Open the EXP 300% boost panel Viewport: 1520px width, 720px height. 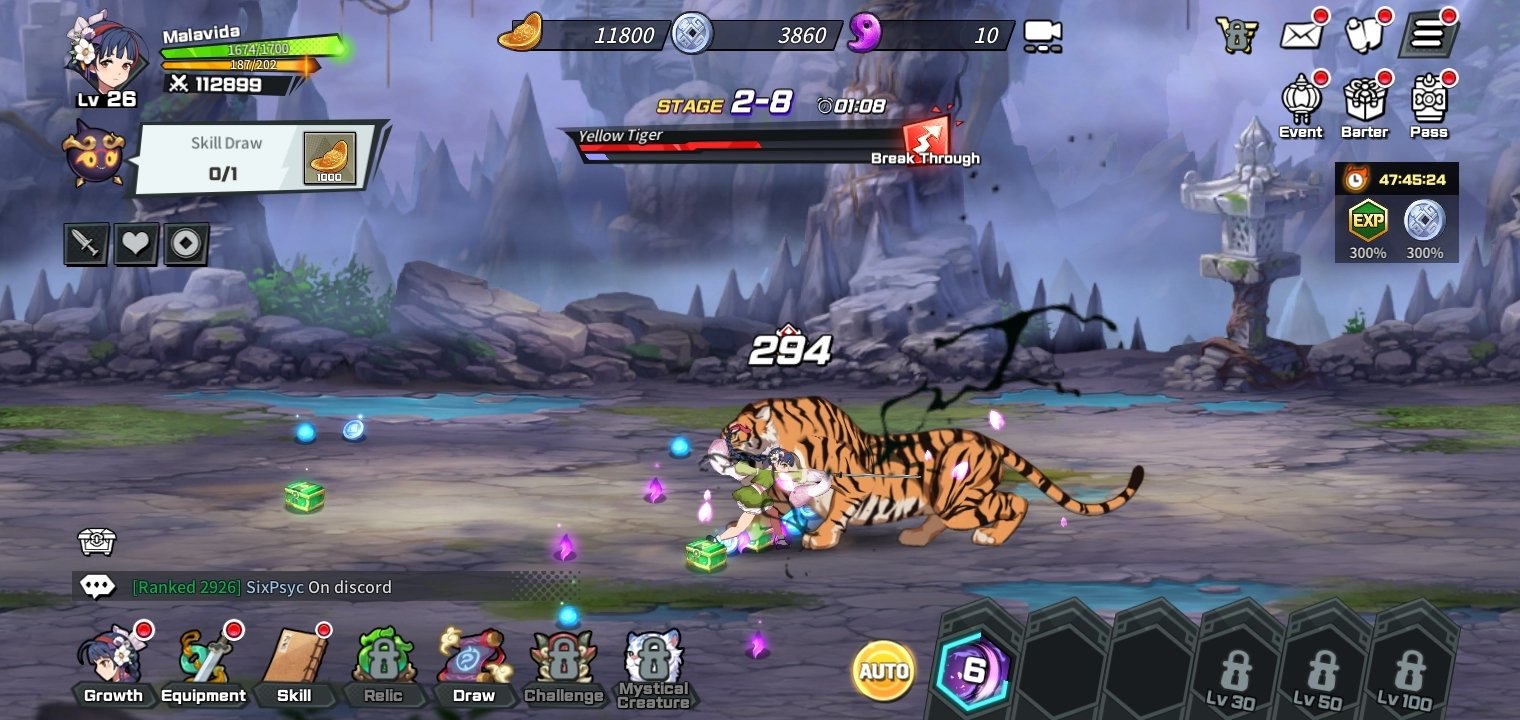(1366, 228)
